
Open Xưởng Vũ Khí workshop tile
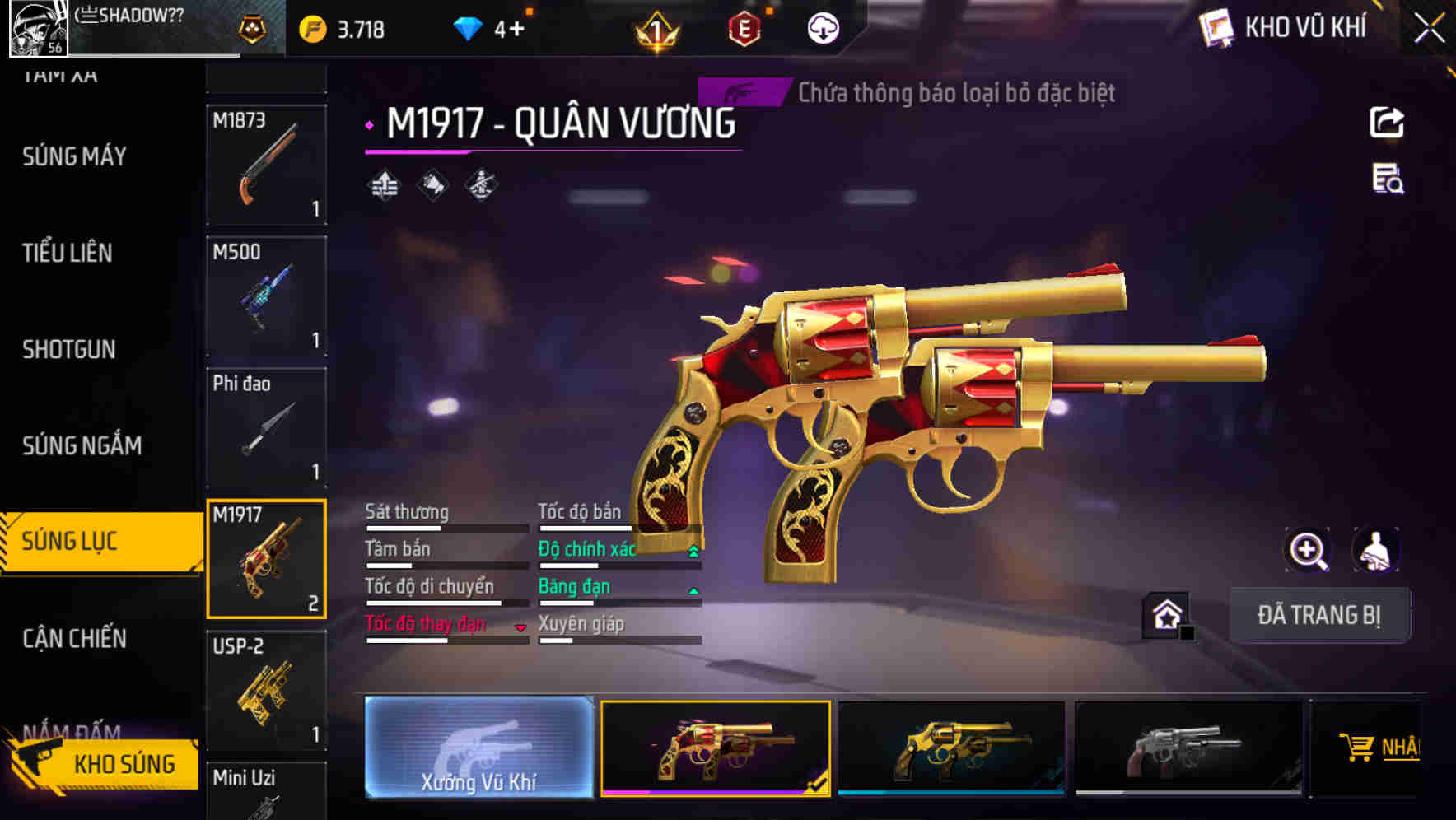pos(478,748)
